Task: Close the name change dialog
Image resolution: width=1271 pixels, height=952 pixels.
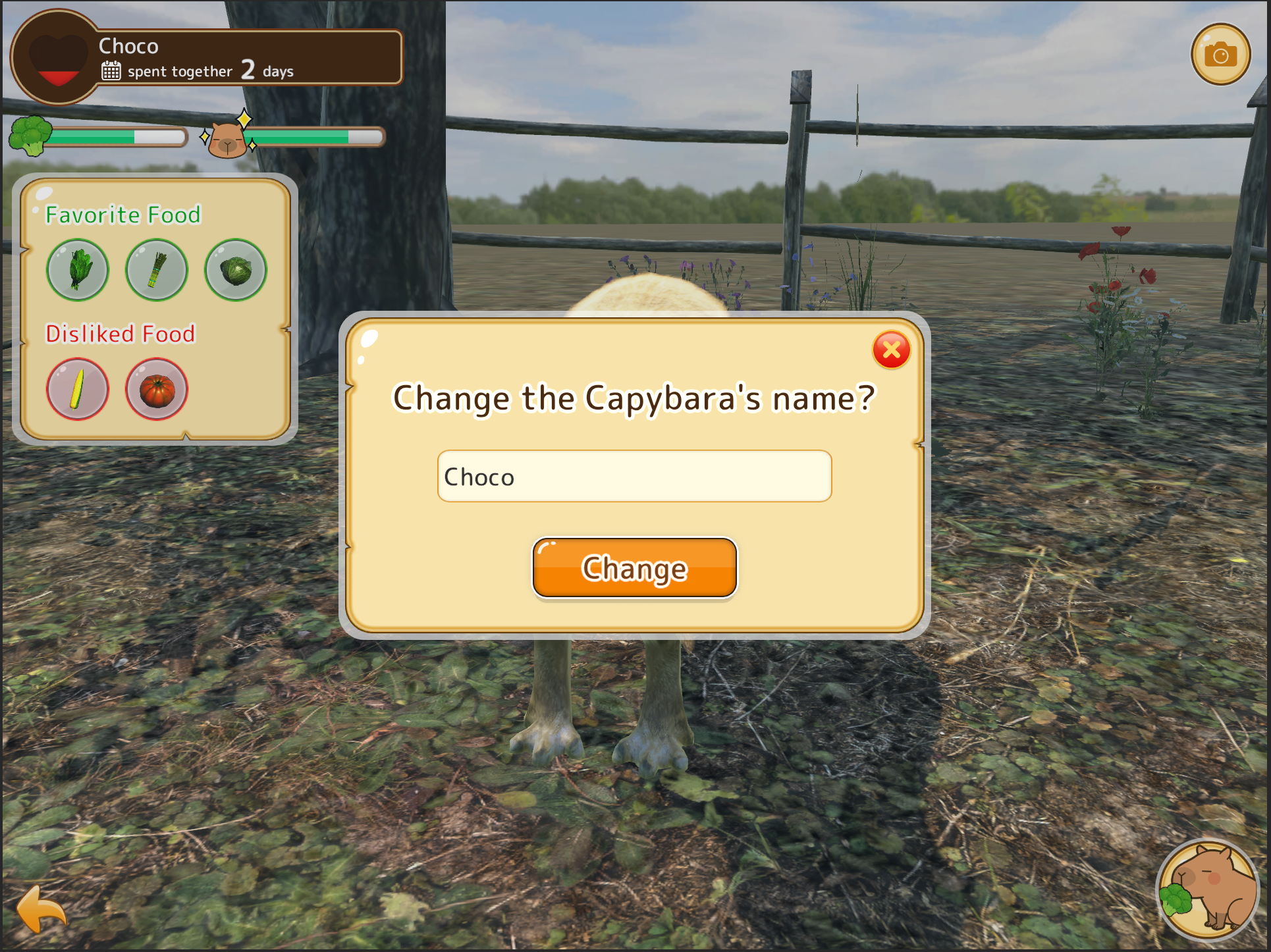Action: [891, 350]
